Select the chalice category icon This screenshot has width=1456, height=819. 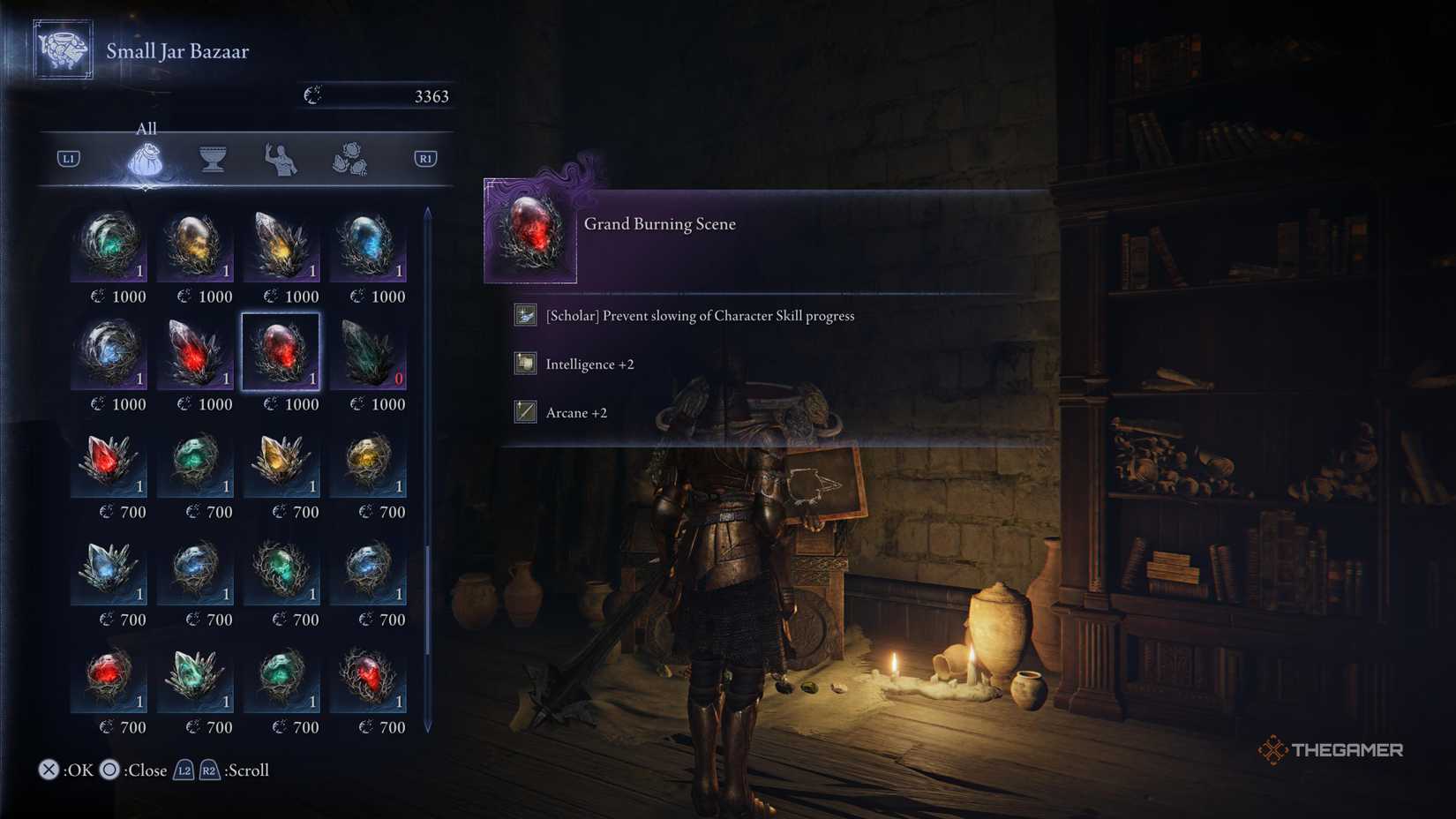coord(212,160)
